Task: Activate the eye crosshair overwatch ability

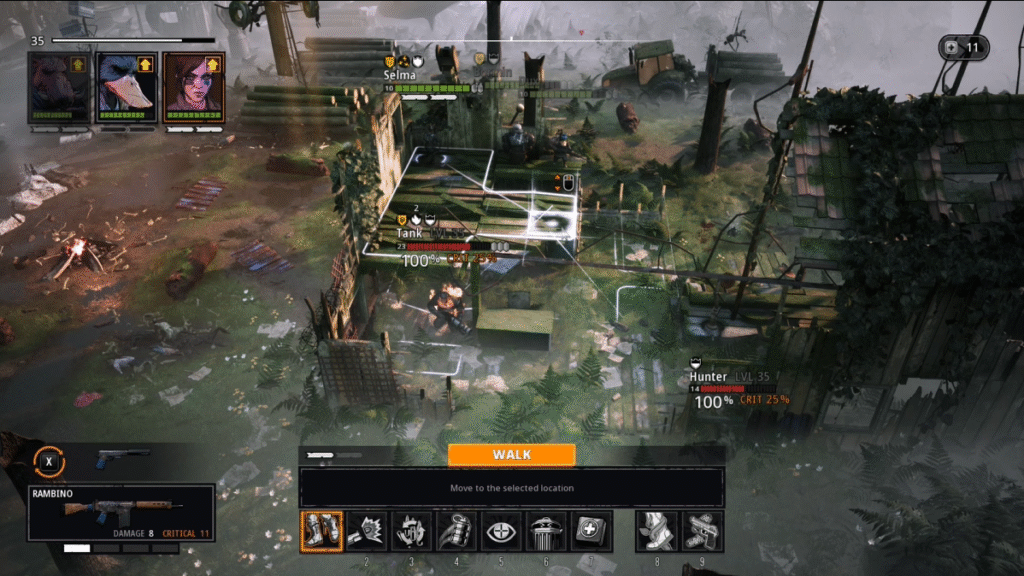Action: (x=501, y=531)
